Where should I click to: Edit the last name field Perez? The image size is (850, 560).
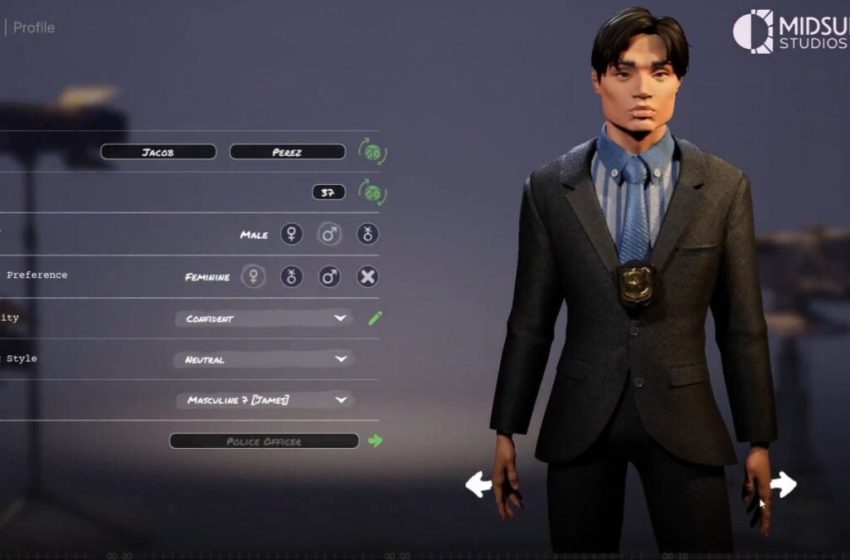point(287,152)
